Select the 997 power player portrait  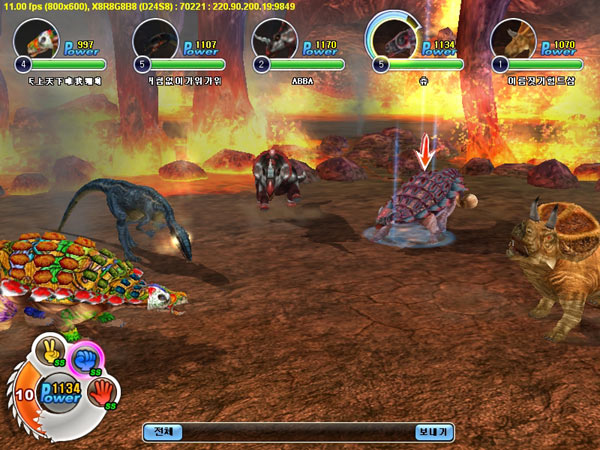pos(36,40)
